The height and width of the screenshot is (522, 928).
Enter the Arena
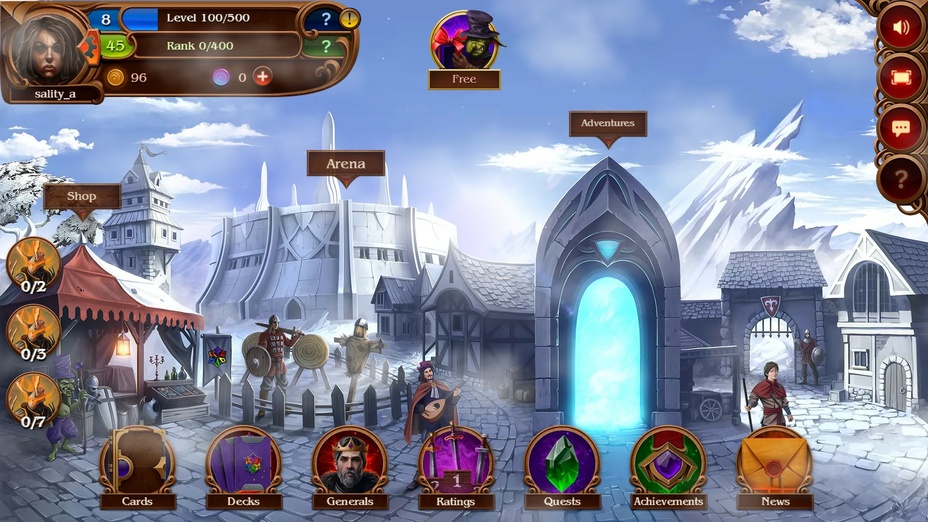(x=345, y=164)
